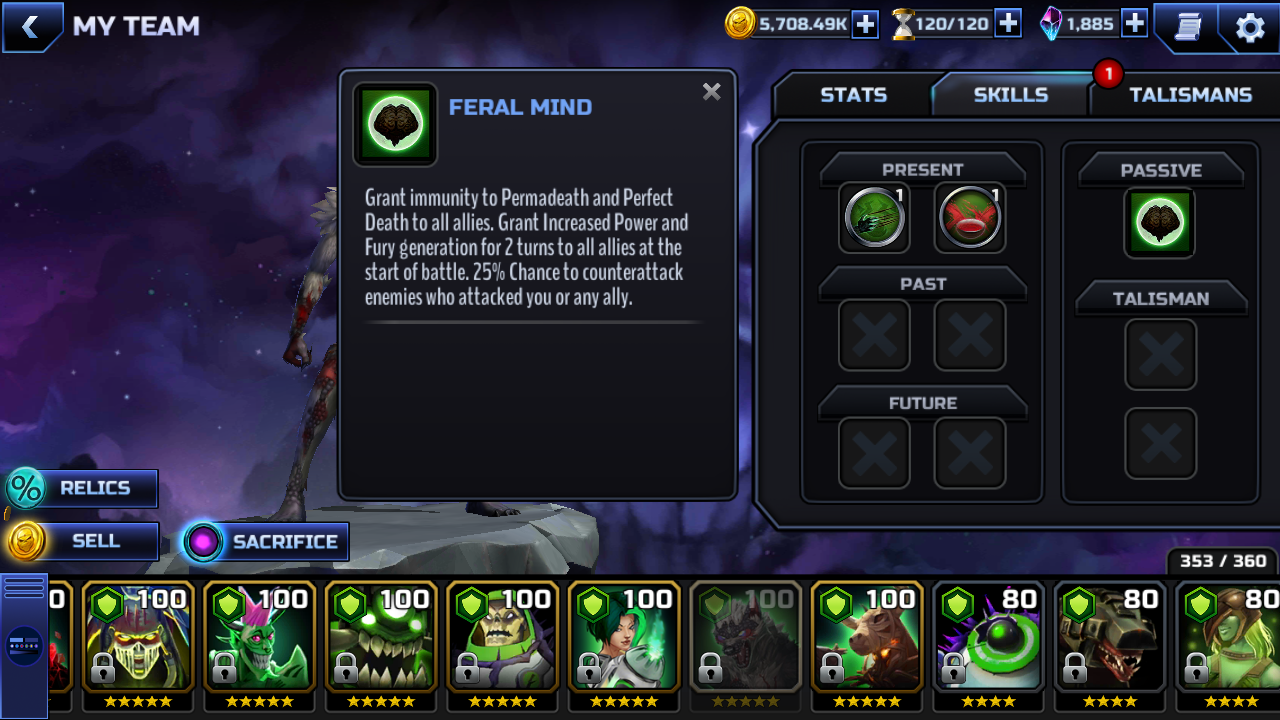The height and width of the screenshot is (720, 1280).
Task: Switch to the Stats tab
Action: [x=853, y=95]
